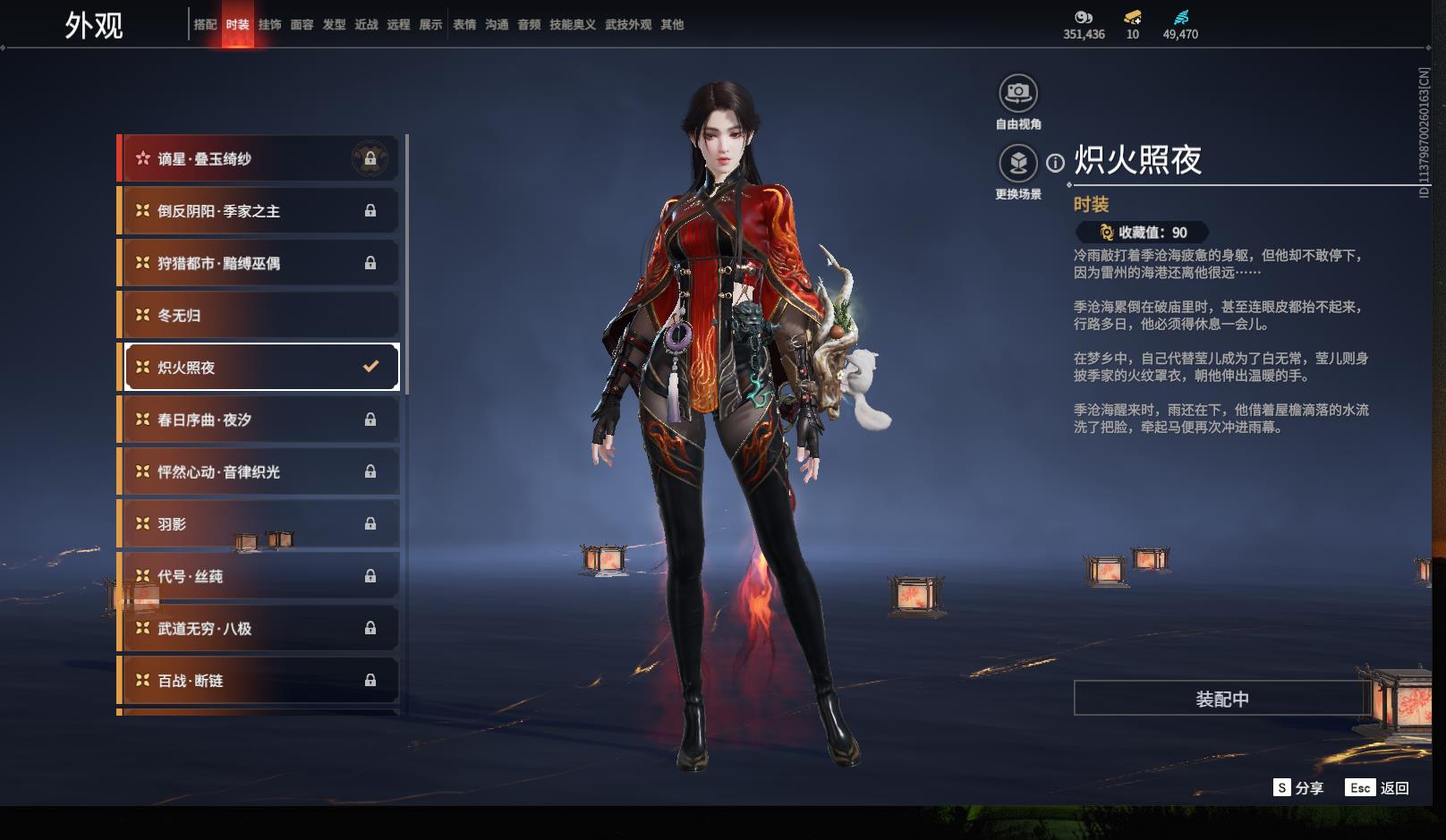Choose the 武道无穷·八极 outfit row
1446x840 pixels.
click(x=259, y=628)
